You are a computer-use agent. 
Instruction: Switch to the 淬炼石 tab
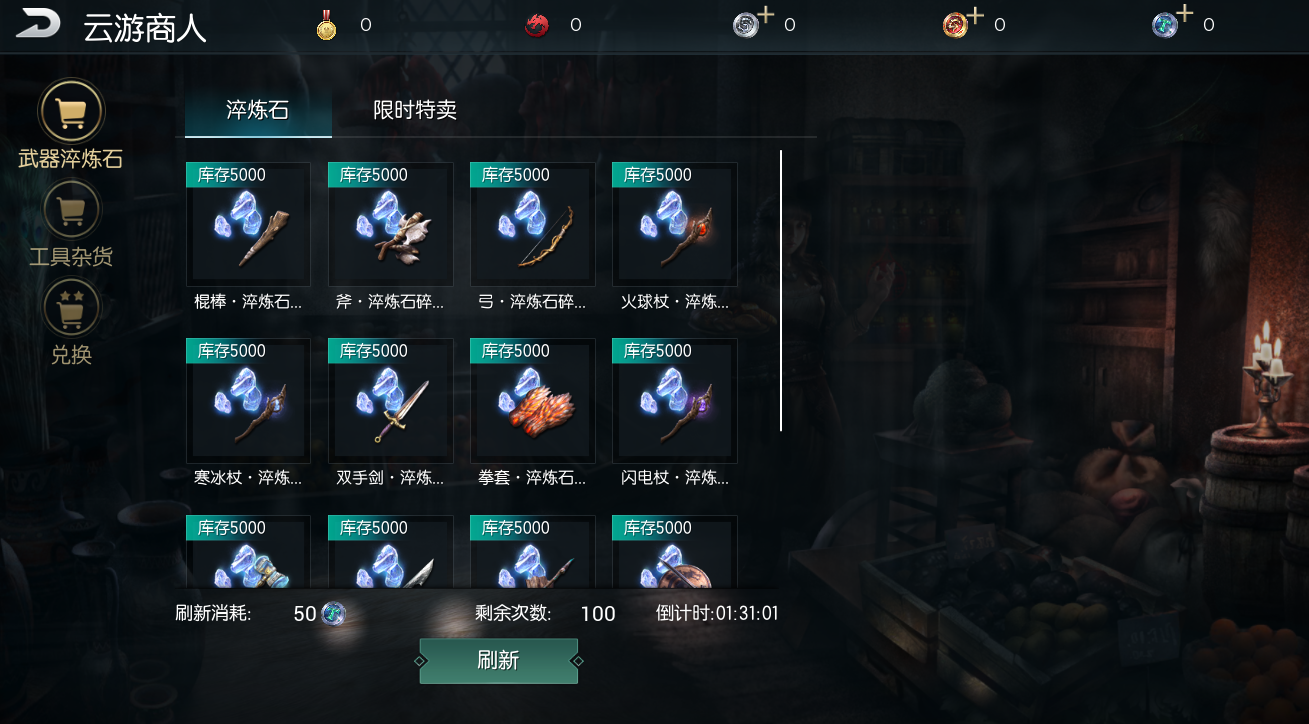[257, 110]
